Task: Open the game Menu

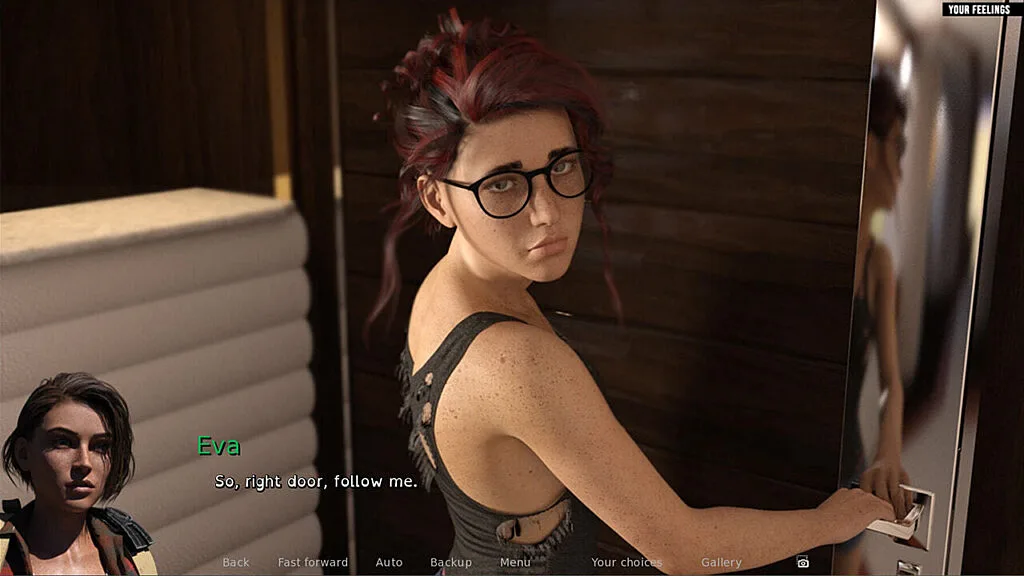Action: (515, 562)
